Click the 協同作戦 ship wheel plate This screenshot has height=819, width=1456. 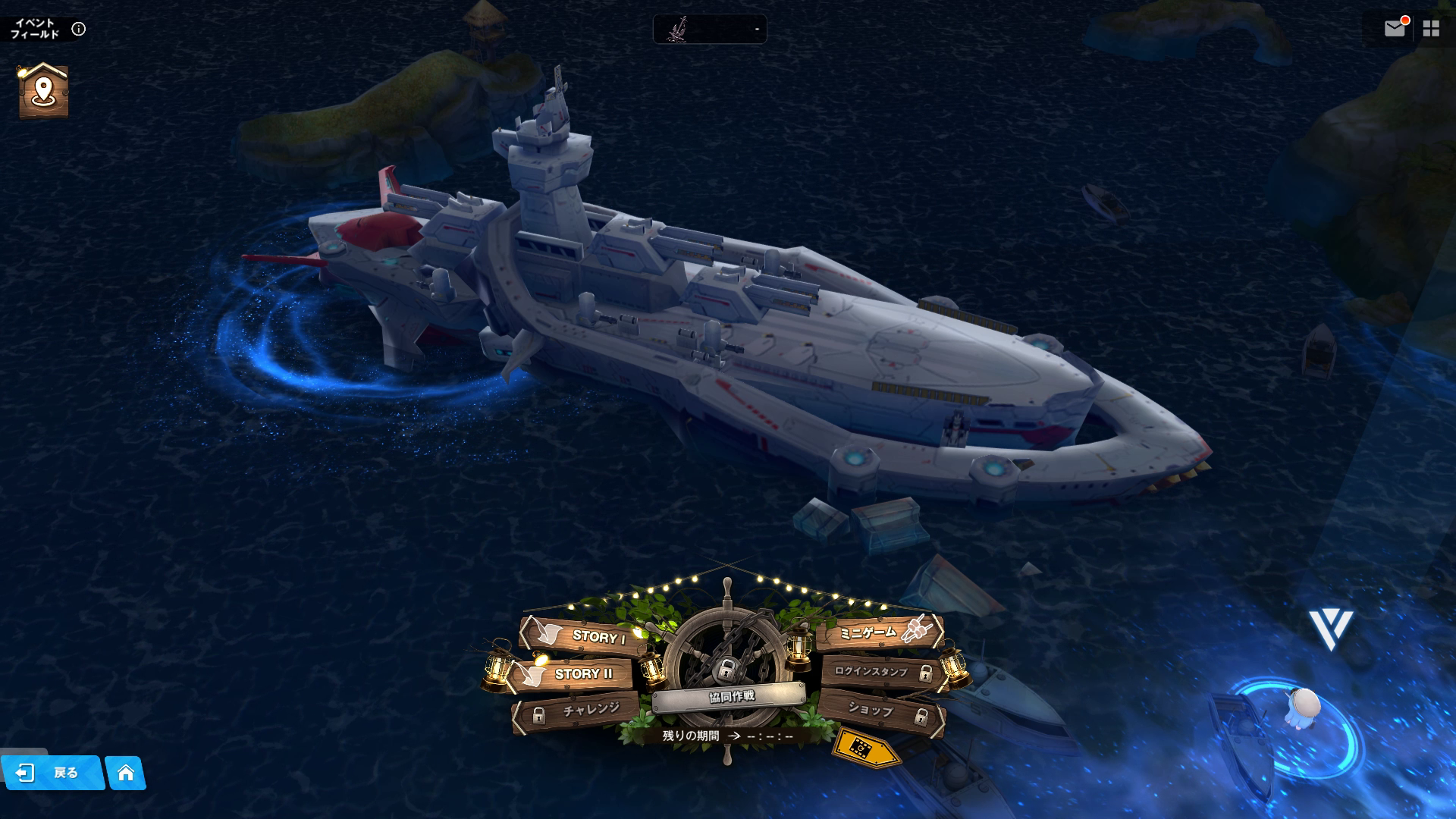[730, 695]
